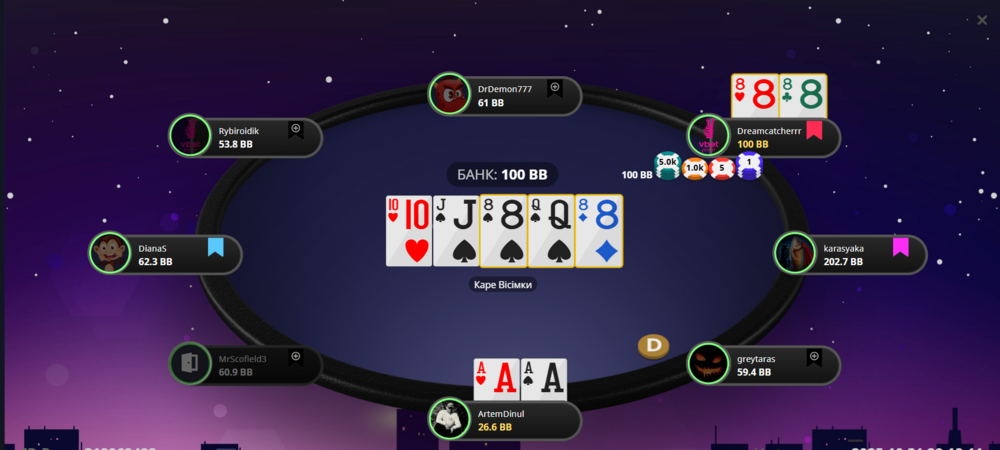Select Dreamcatcherrr's player seat
Screen dimensions: 1000x450
(765, 137)
